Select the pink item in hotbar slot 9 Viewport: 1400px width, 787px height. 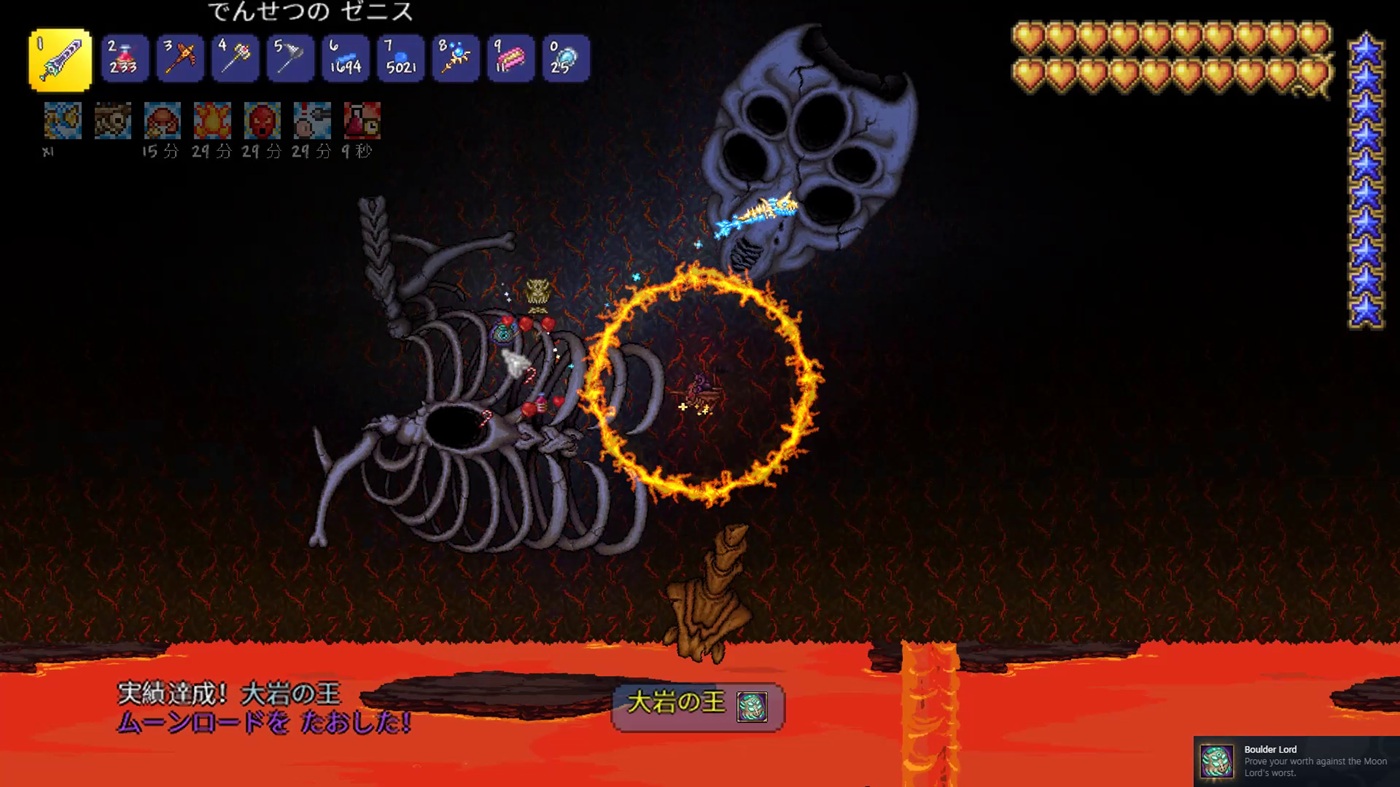click(510, 59)
